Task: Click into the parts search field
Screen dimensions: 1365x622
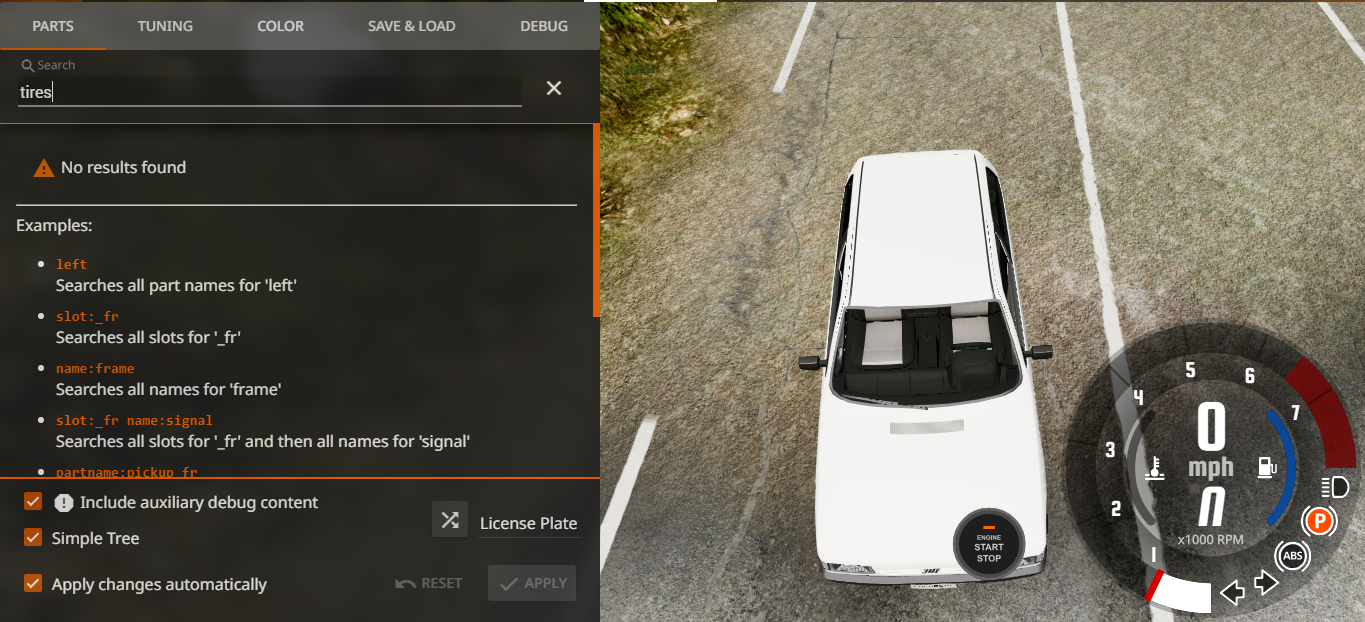Action: (x=270, y=92)
